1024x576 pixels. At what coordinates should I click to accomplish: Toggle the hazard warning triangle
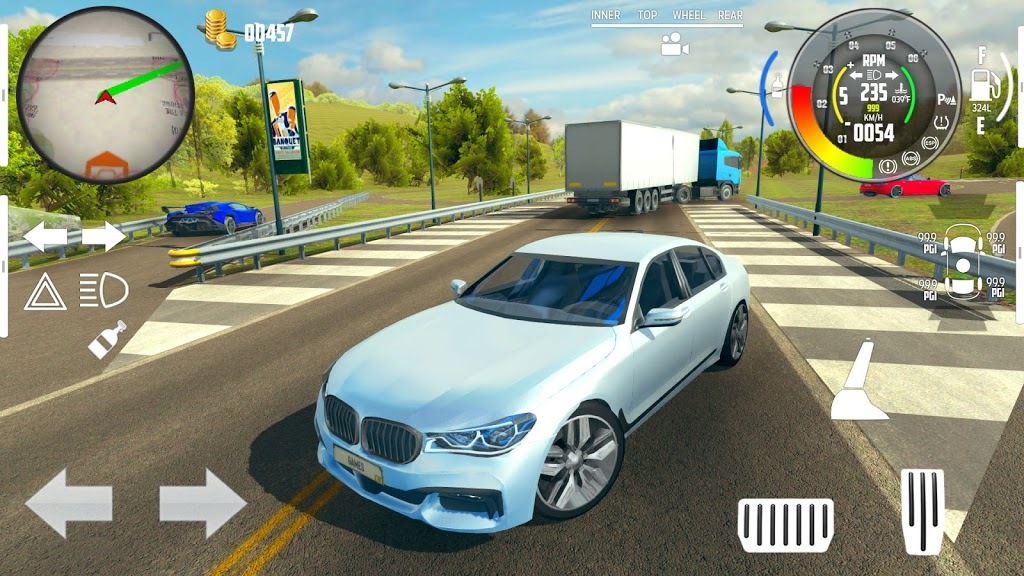pyautogui.click(x=45, y=291)
